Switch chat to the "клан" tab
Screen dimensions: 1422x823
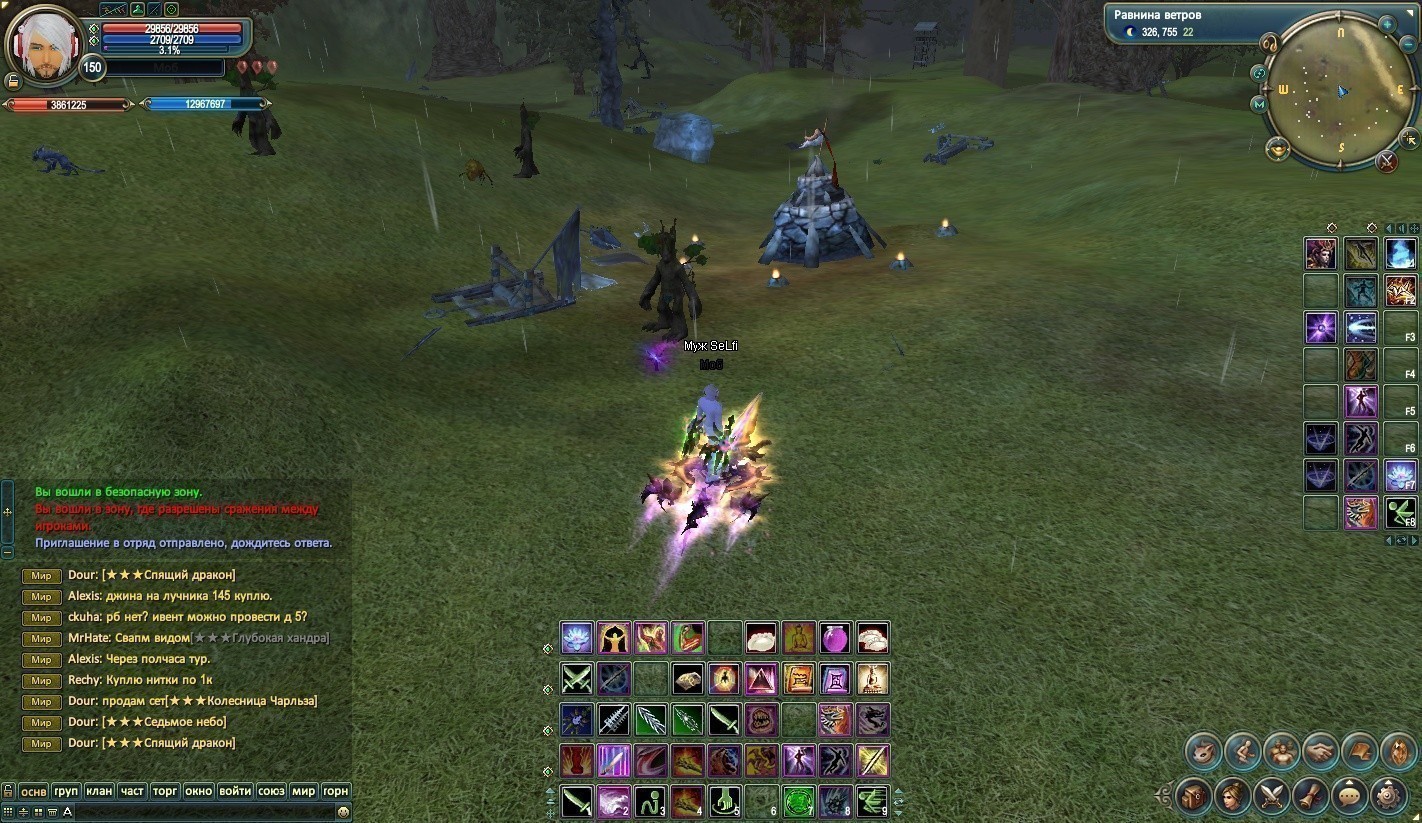click(99, 791)
